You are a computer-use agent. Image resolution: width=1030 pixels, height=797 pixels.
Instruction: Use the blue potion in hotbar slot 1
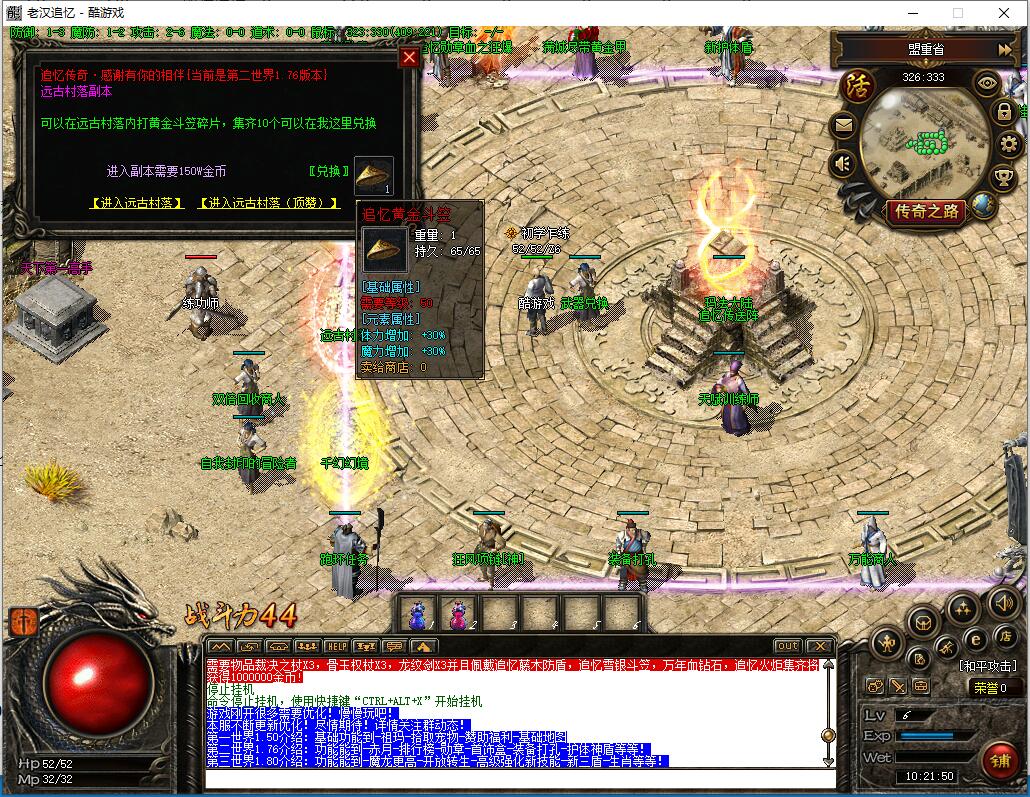(419, 612)
